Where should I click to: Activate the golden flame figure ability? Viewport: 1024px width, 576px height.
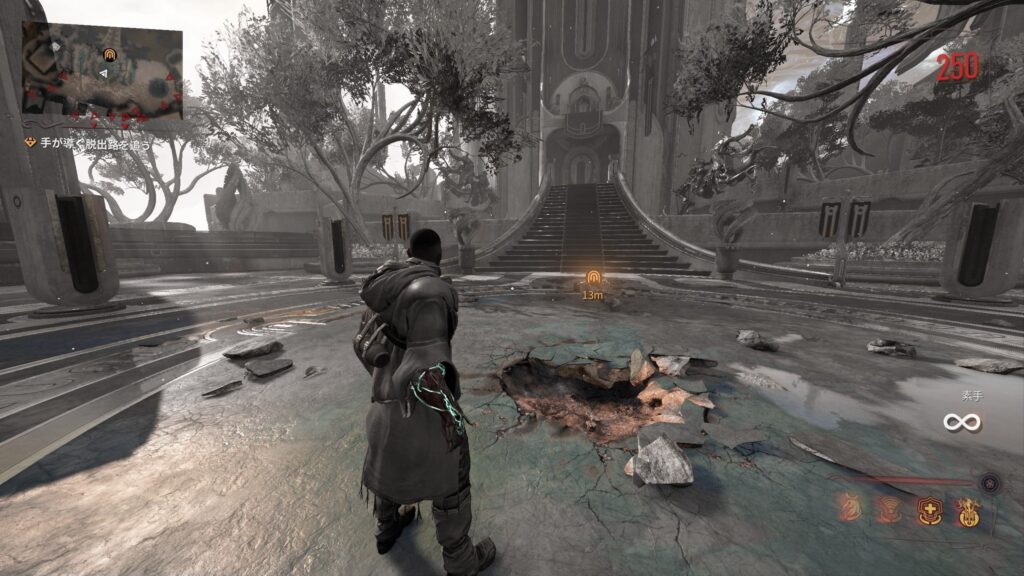coord(967,512)
